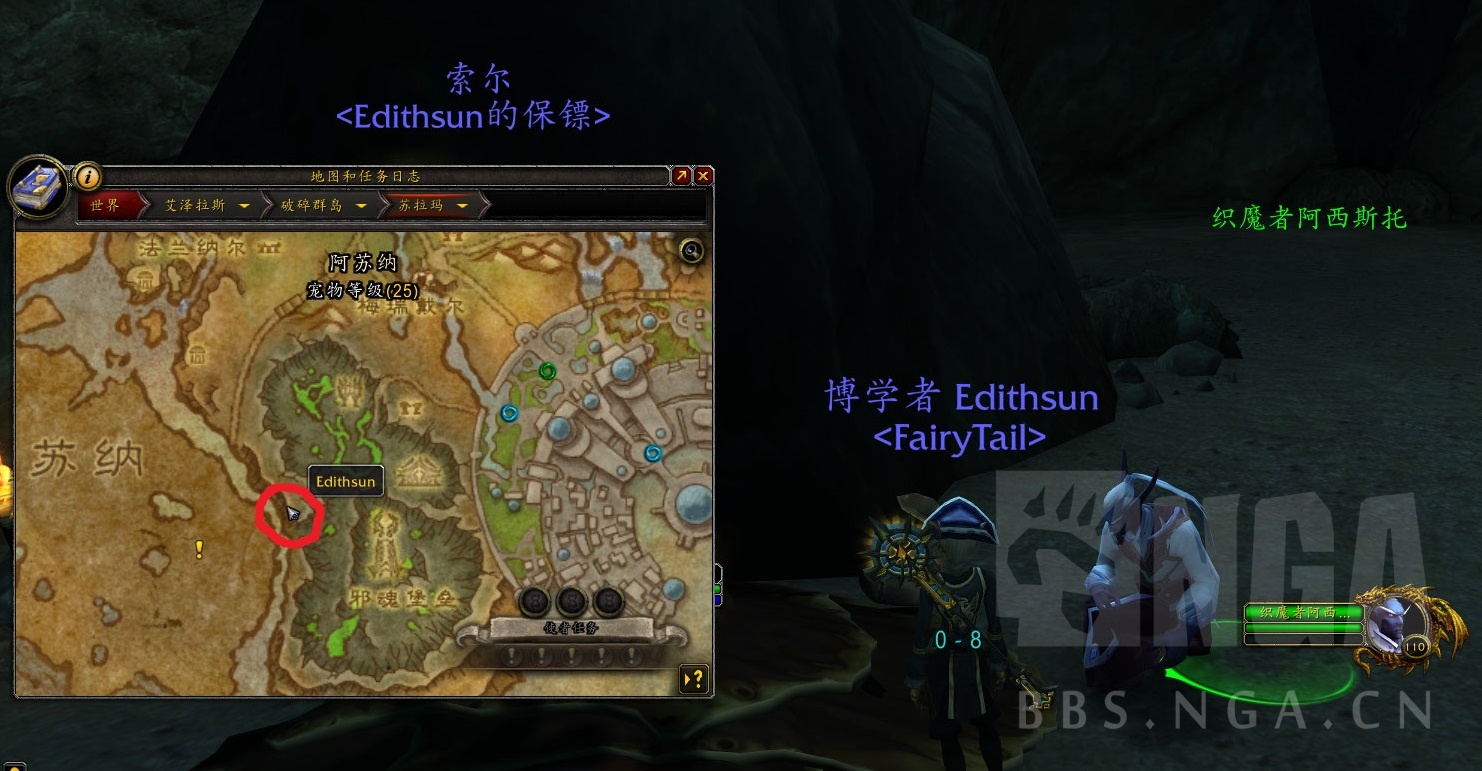Select the magnifying glass zoom icon
This screenshot has height=771, width=1482.
[691, 251]
